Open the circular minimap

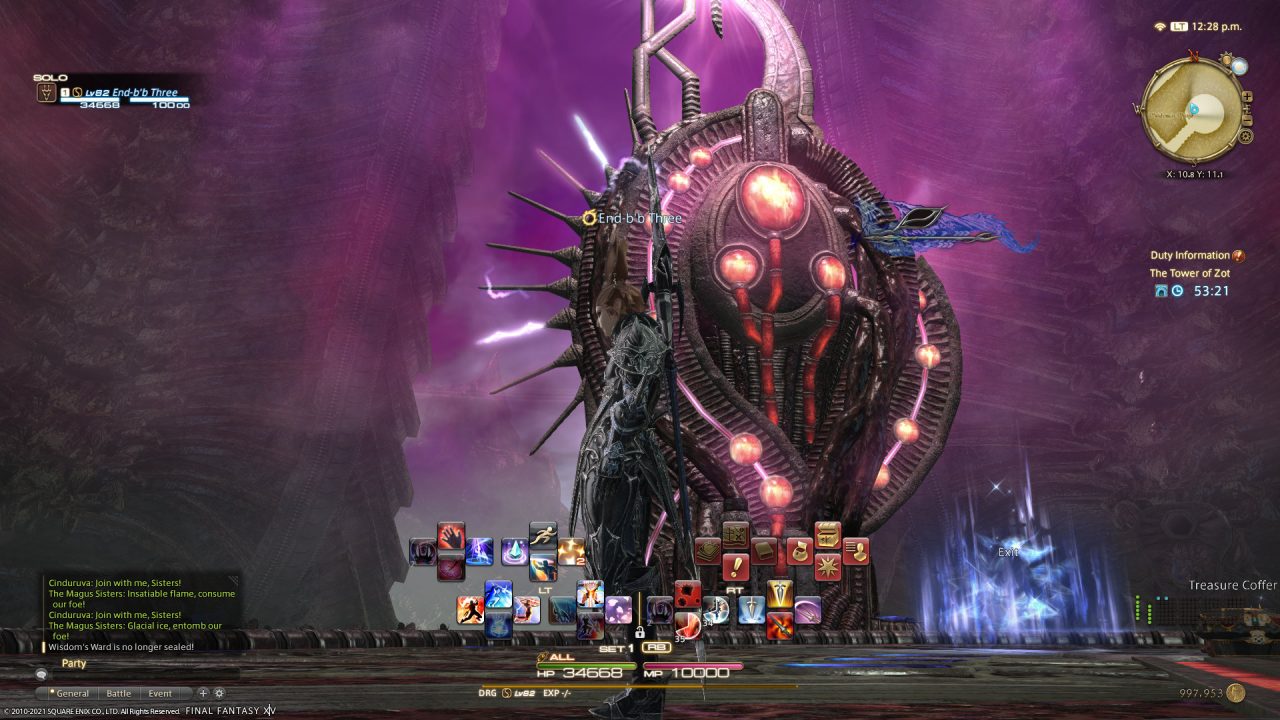(x=1192, y=110)
